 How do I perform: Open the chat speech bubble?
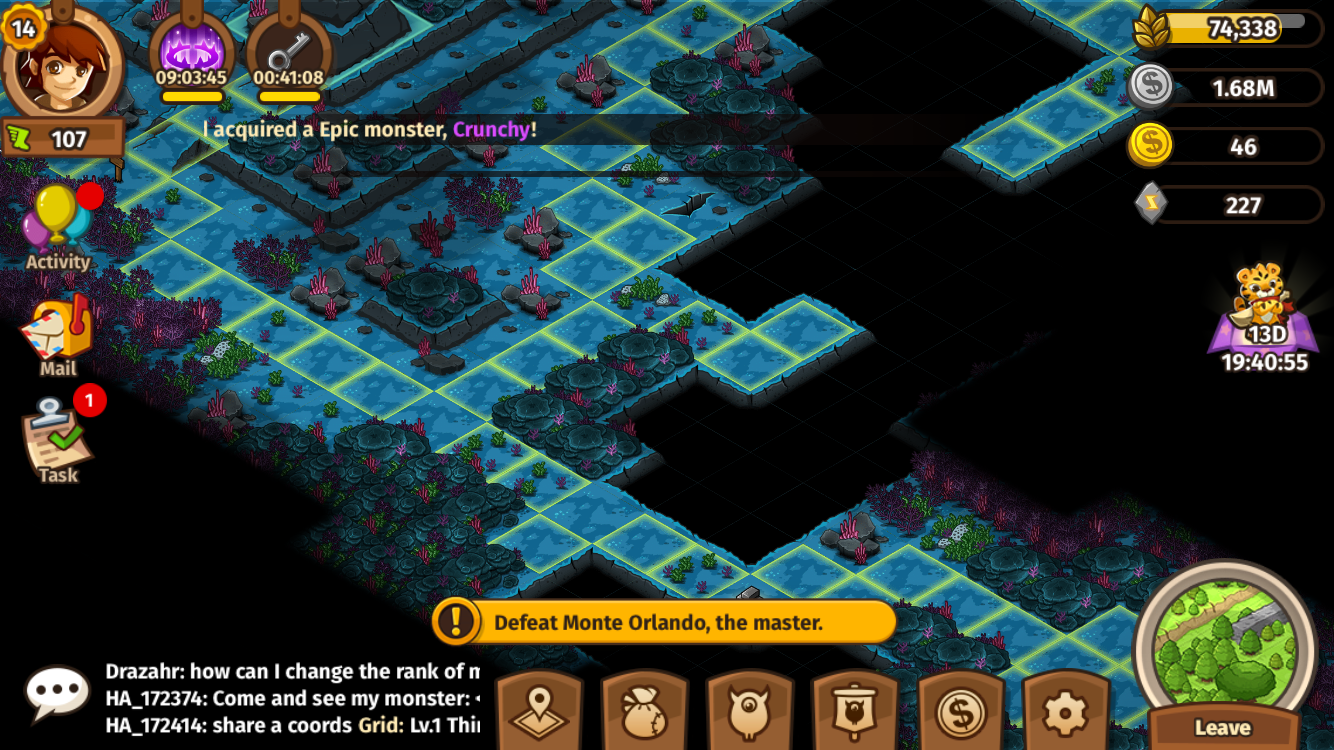57,691
